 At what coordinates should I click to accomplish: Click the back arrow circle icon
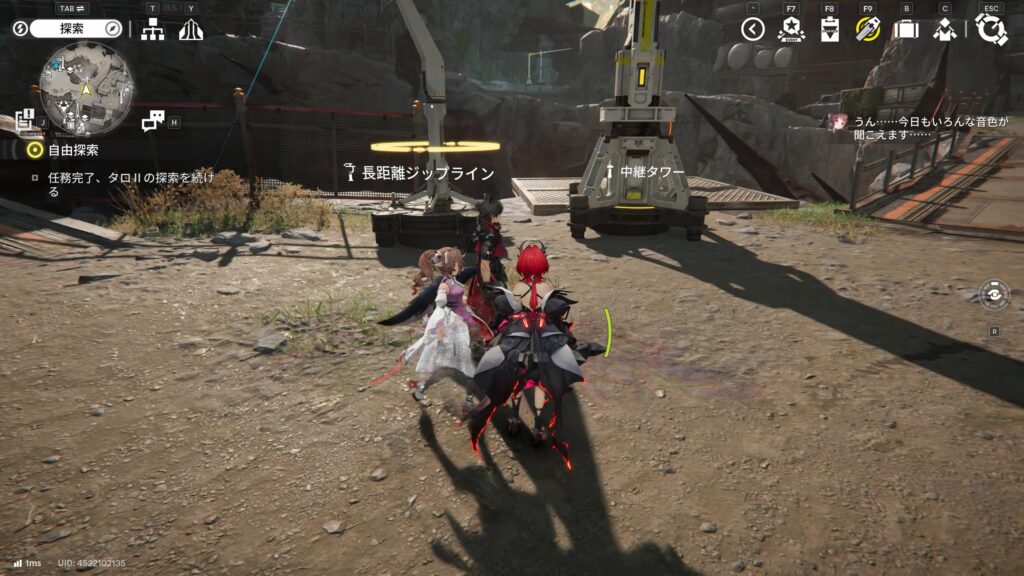pyautogui.click(x=752, y=30)
